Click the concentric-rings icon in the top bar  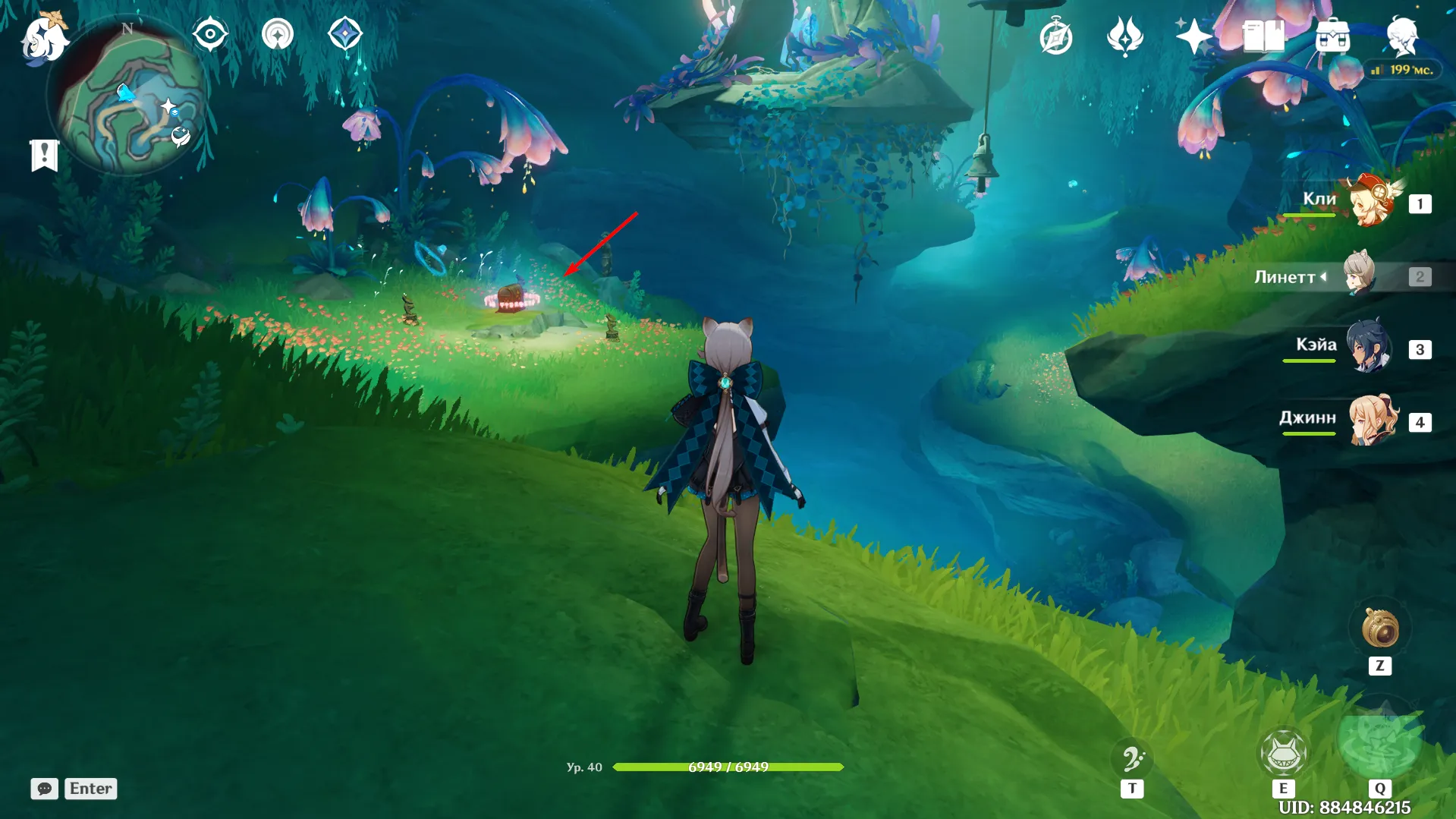278,35
